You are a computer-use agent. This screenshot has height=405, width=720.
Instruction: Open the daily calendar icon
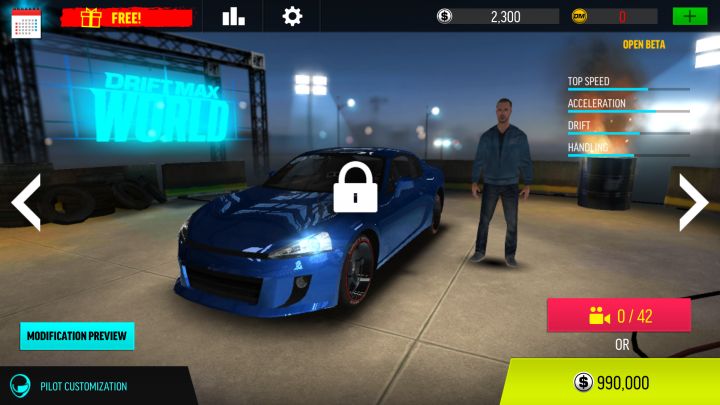(25, 17)
